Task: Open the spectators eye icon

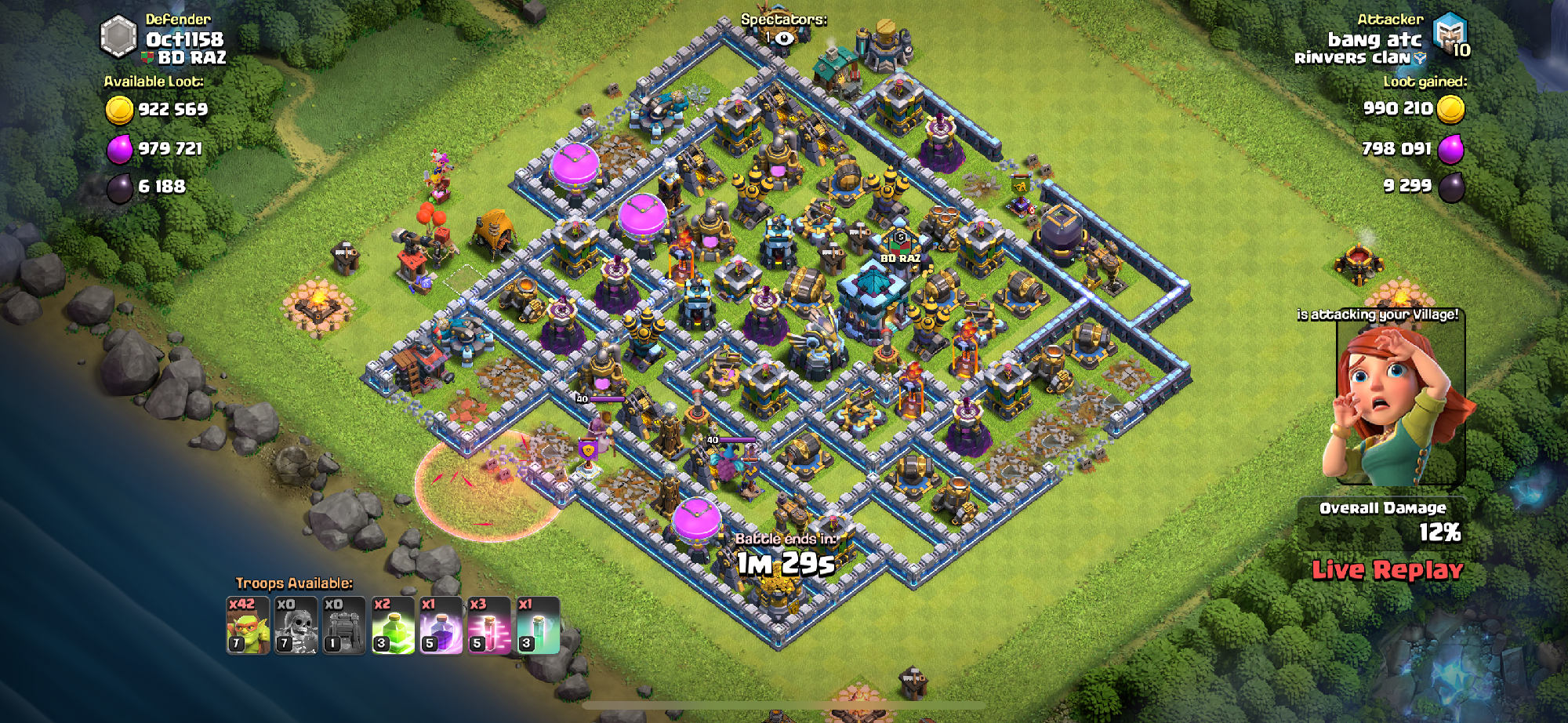Action: (783, 38)
